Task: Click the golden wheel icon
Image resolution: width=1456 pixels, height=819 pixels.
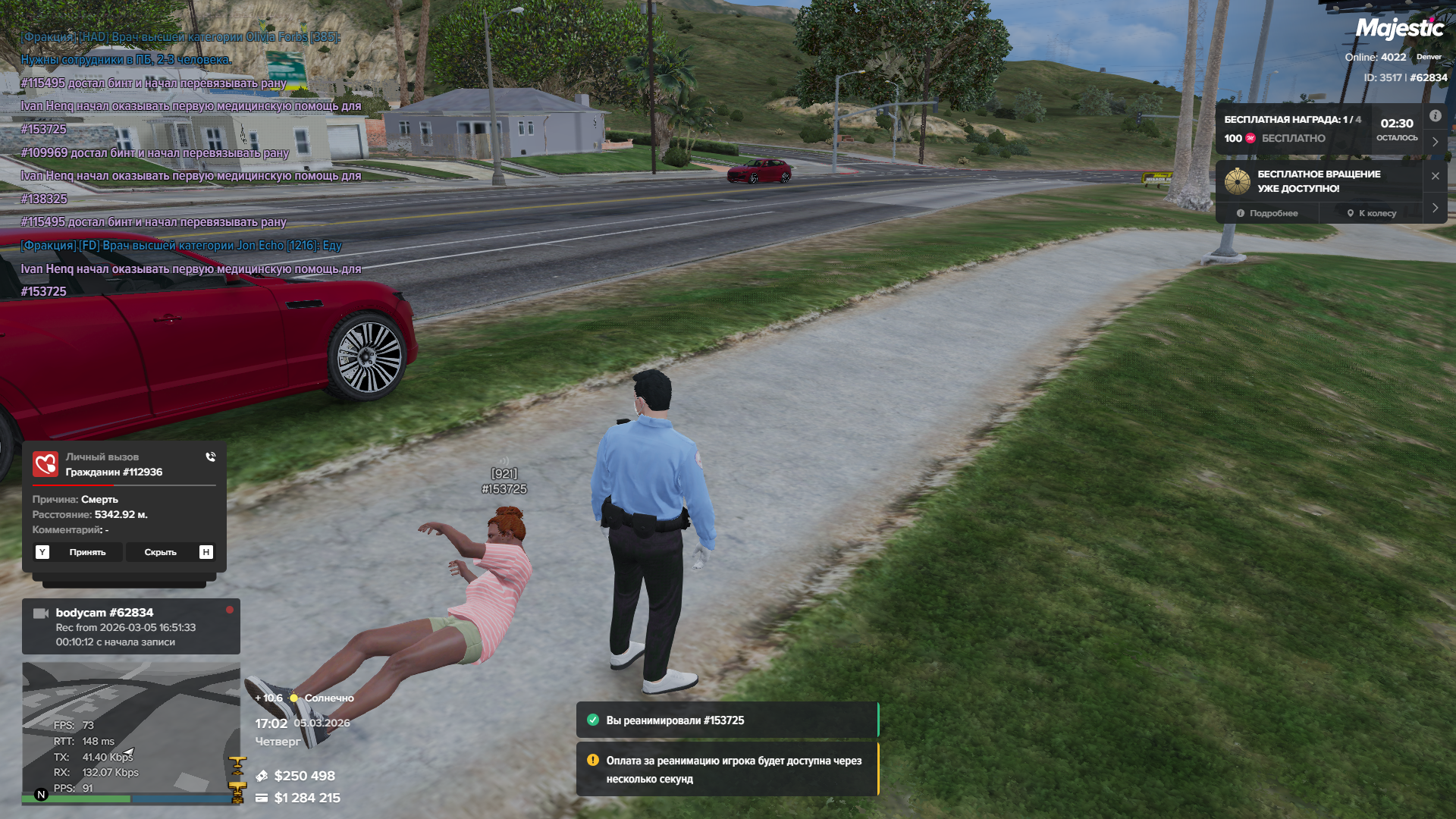Action: (x=1237, y=181)
